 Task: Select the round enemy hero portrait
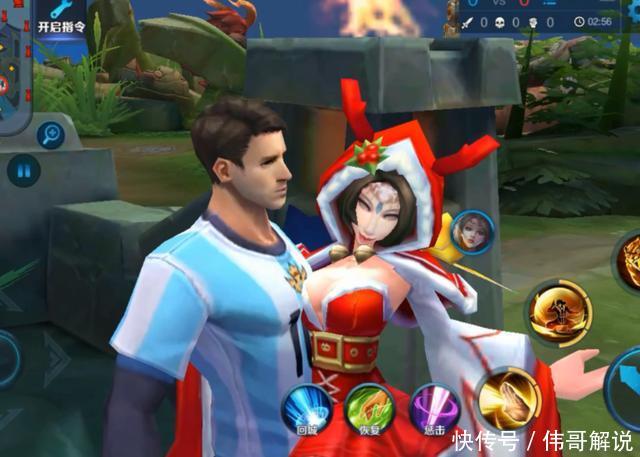click(470, 232)
